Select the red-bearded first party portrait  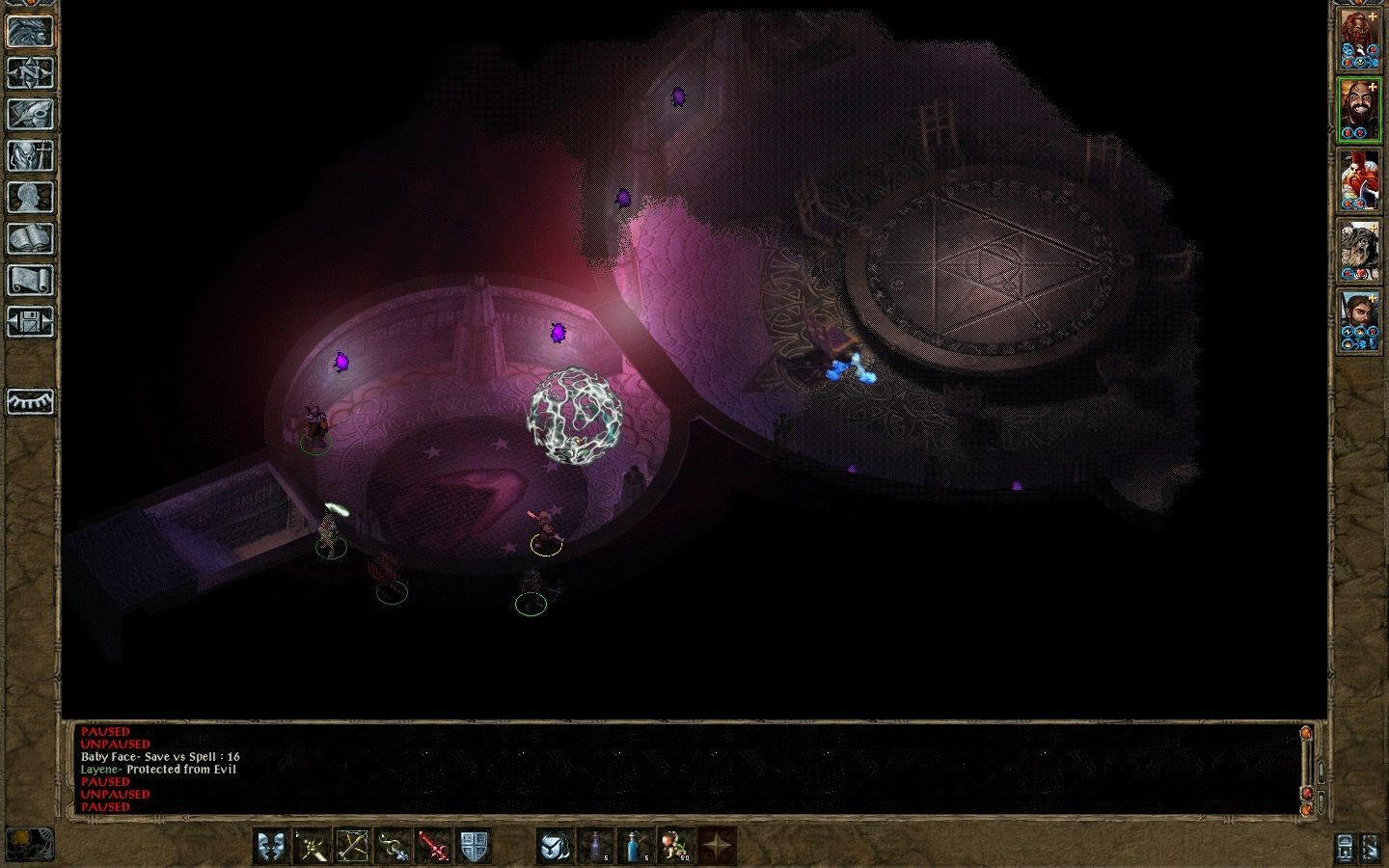[1360, 40]
